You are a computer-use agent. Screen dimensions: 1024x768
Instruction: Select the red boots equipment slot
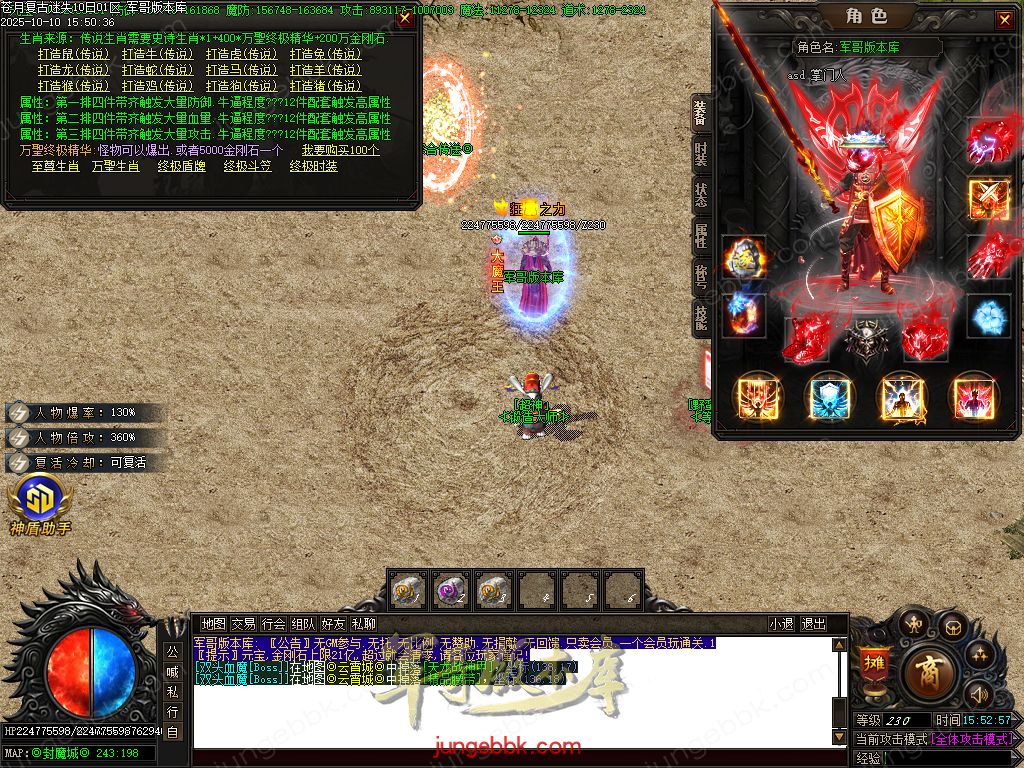point(803,338)
